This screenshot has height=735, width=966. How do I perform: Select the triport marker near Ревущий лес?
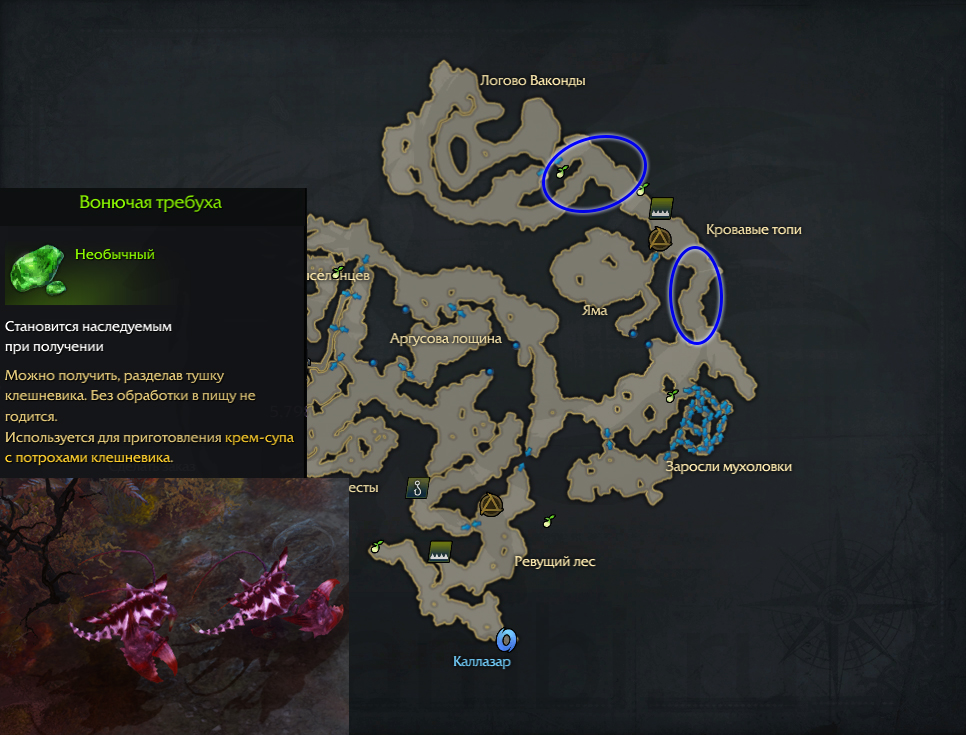(489, 505)
